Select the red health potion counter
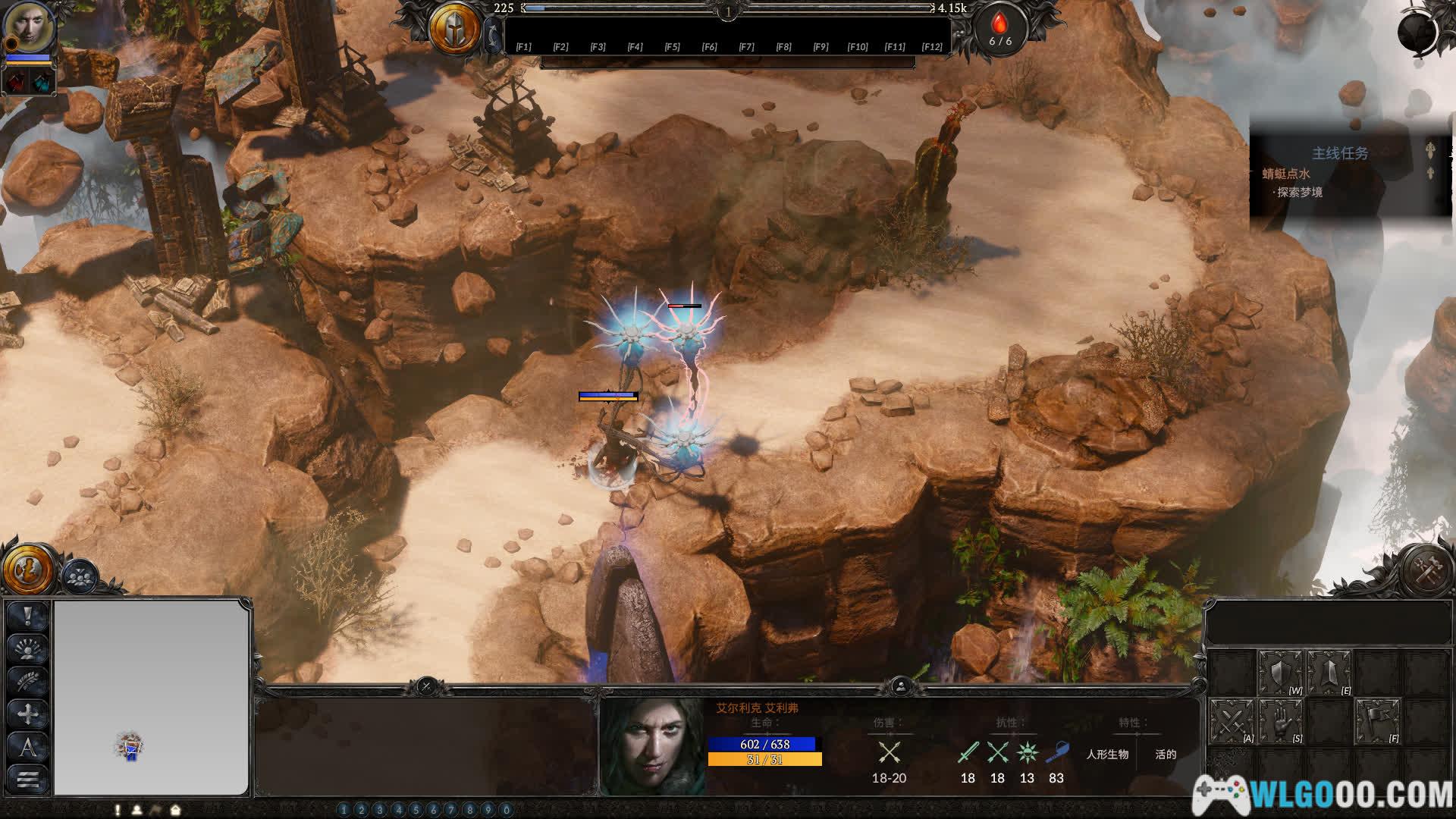The height and width of the screenshot is (819, 1456). click(999, 30)
